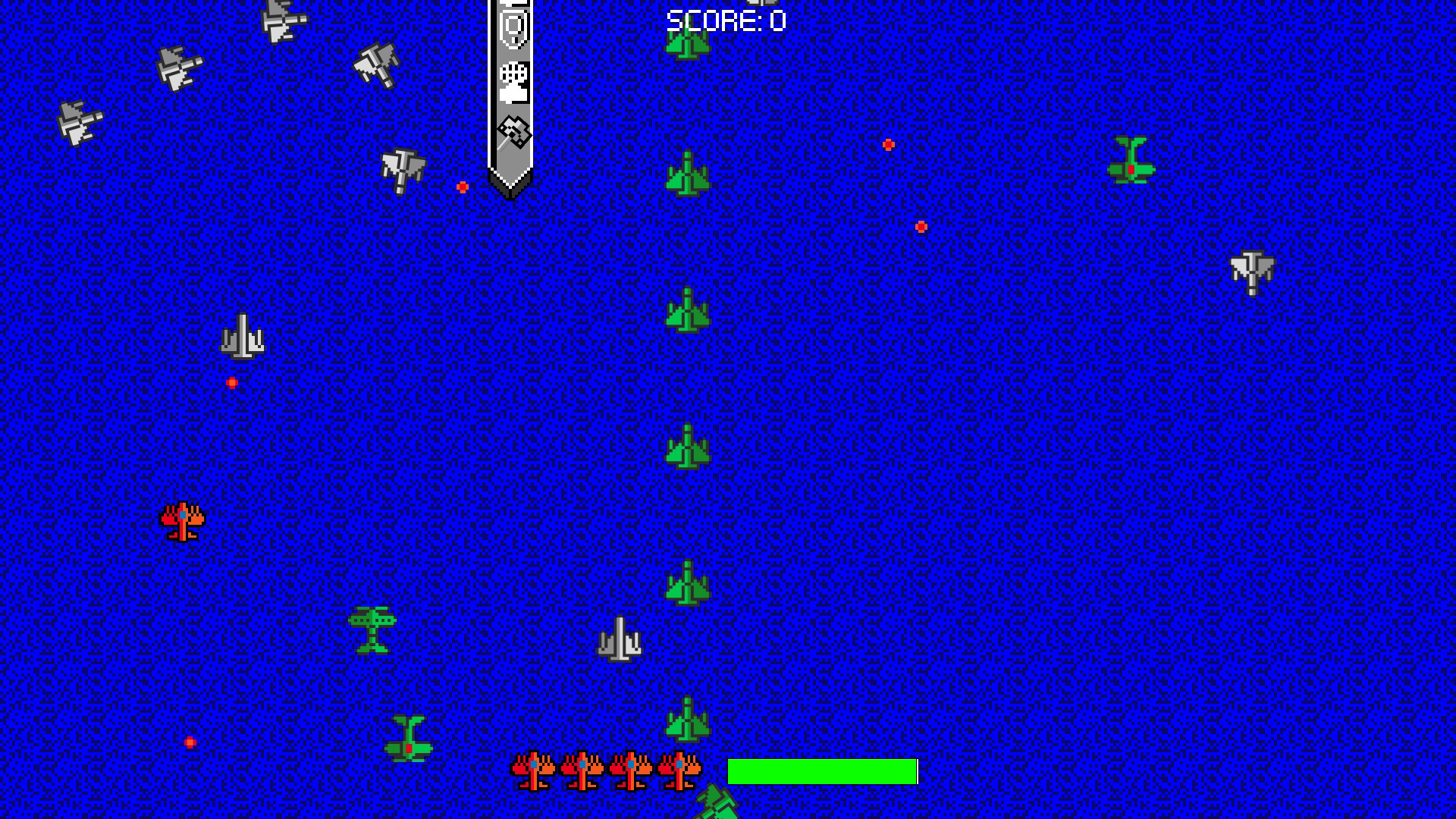1456x819 pixels.
Task: Click the movie camera icon on the sword banner
Action: point(513,85)
